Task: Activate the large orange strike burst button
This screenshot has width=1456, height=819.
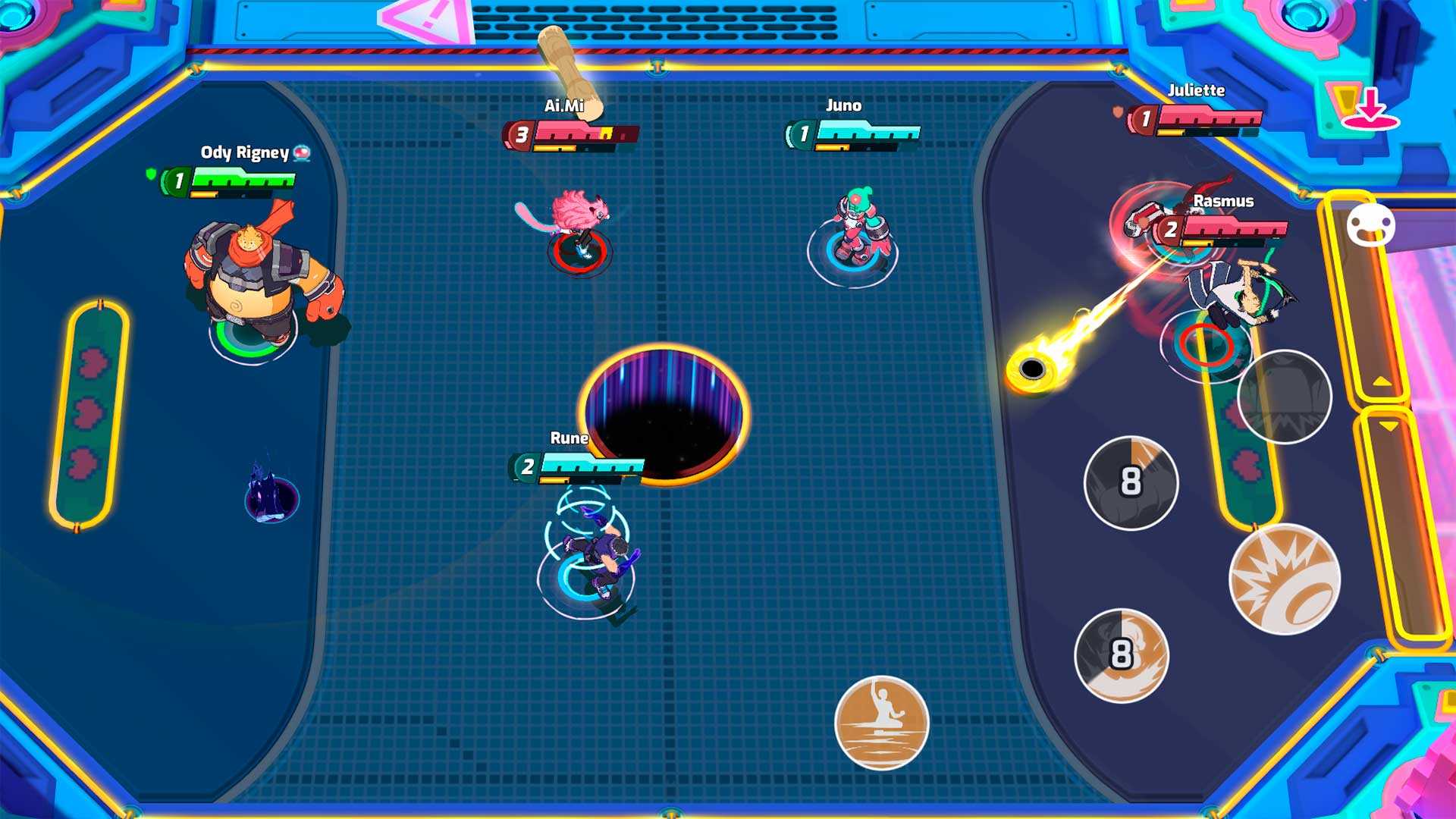Action: click(x=1284, y=580)
